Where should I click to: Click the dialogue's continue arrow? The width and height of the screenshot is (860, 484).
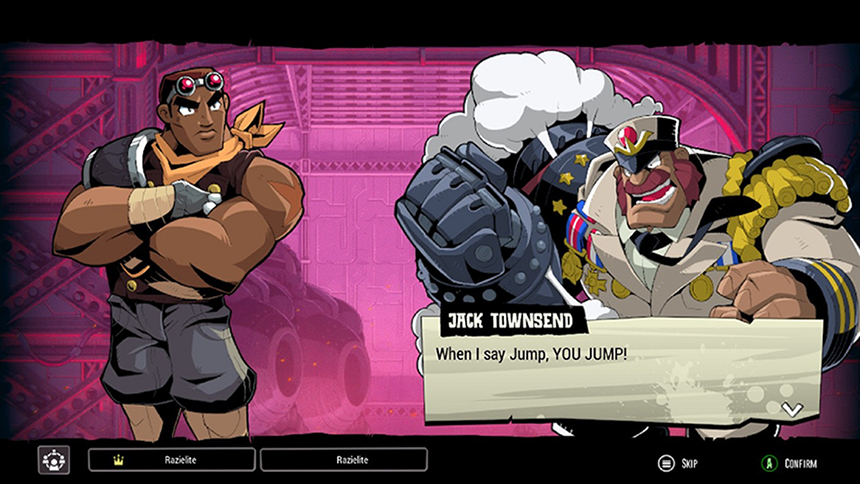(x=791, y=409)
